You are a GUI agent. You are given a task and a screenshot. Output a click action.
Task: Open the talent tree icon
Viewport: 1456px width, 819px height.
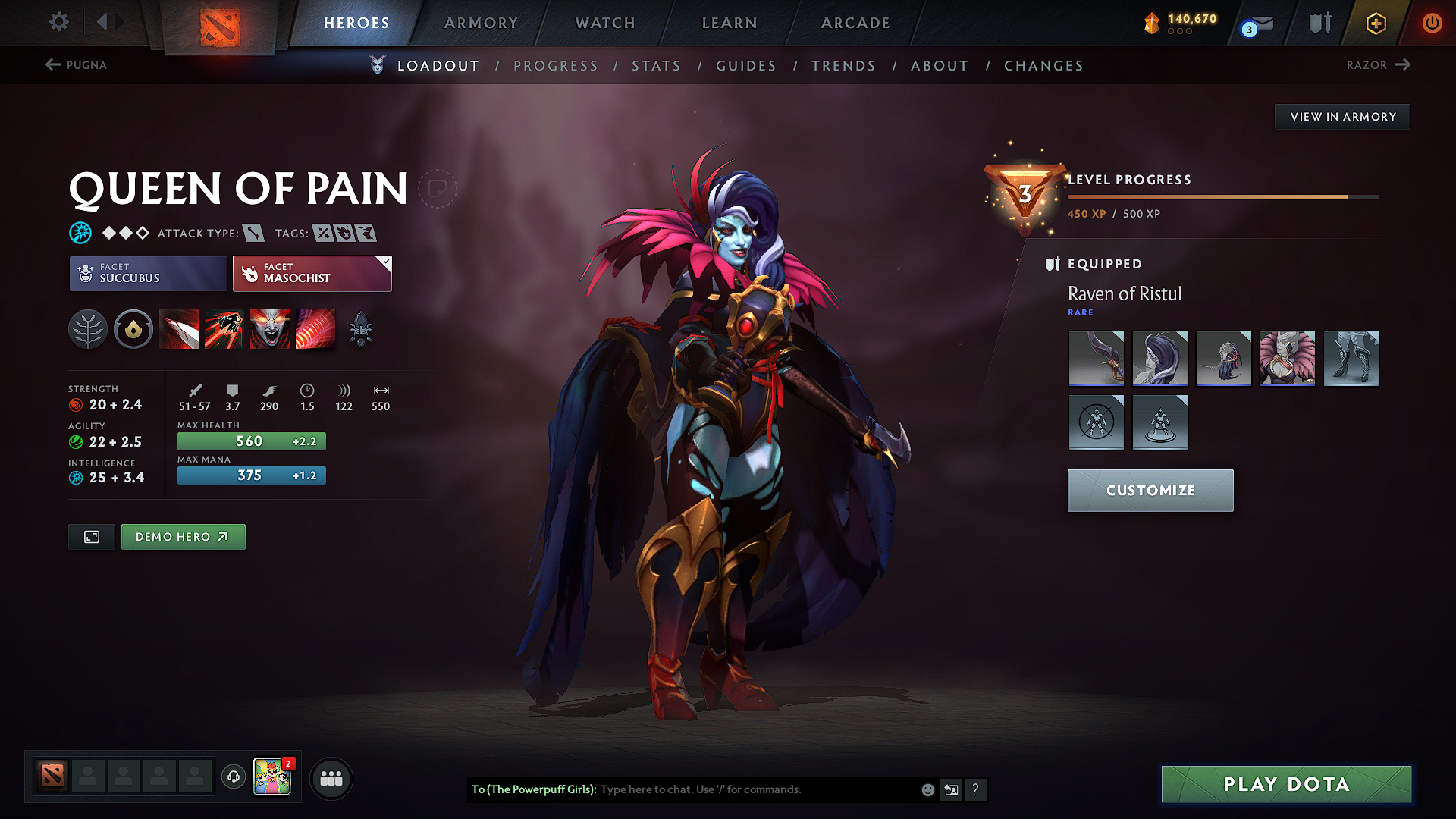tap(88, 328)
